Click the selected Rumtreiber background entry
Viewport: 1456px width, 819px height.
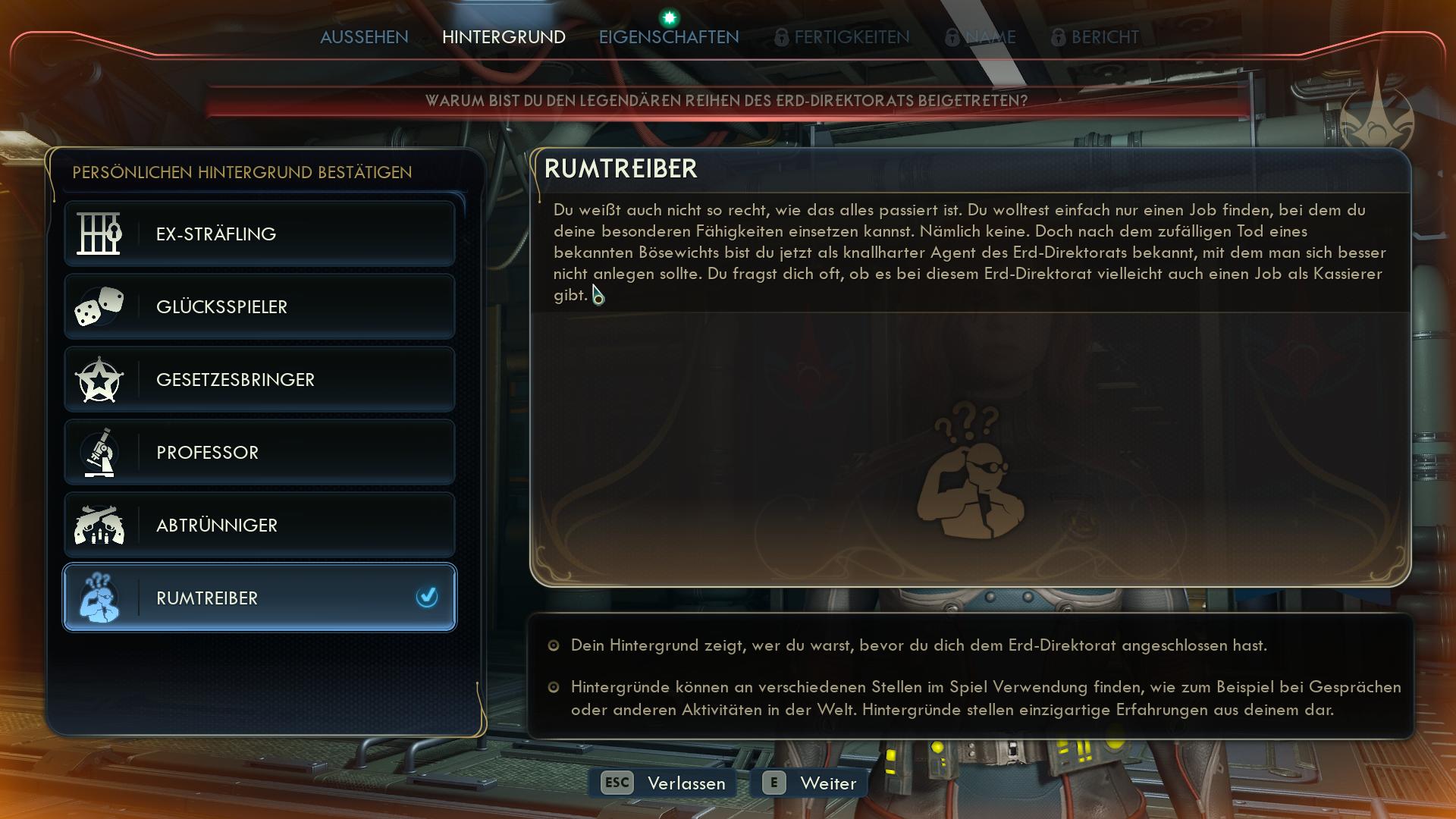tap(259, 598)
